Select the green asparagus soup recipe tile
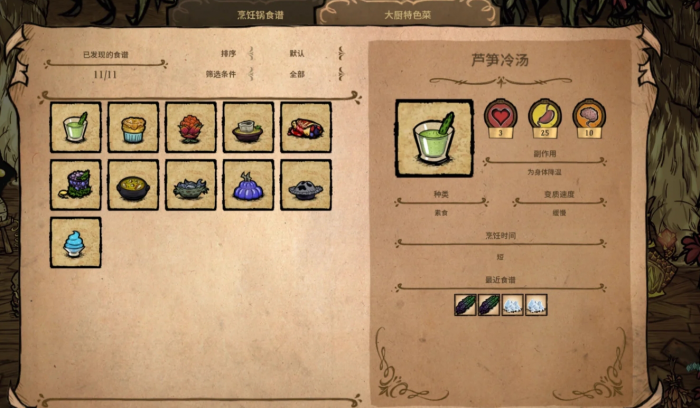 point(76,127)
